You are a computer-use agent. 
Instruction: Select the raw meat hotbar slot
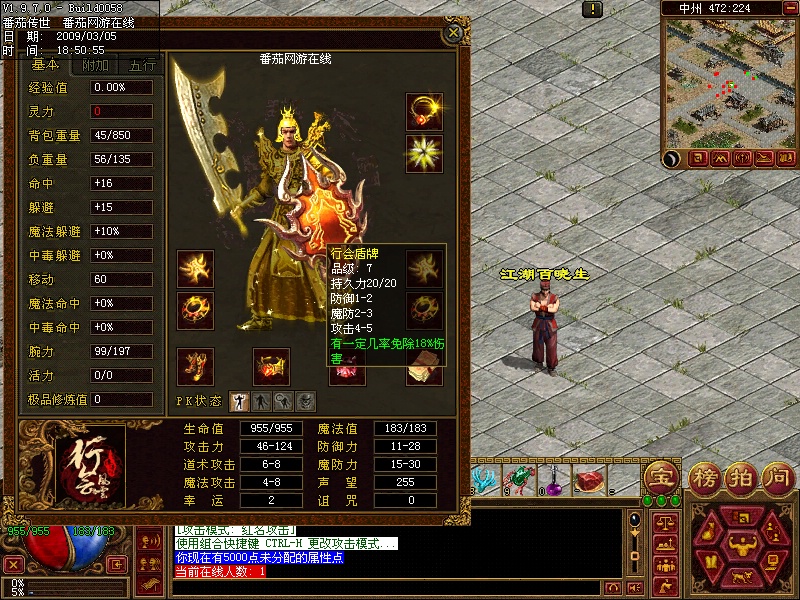[589, 481]
